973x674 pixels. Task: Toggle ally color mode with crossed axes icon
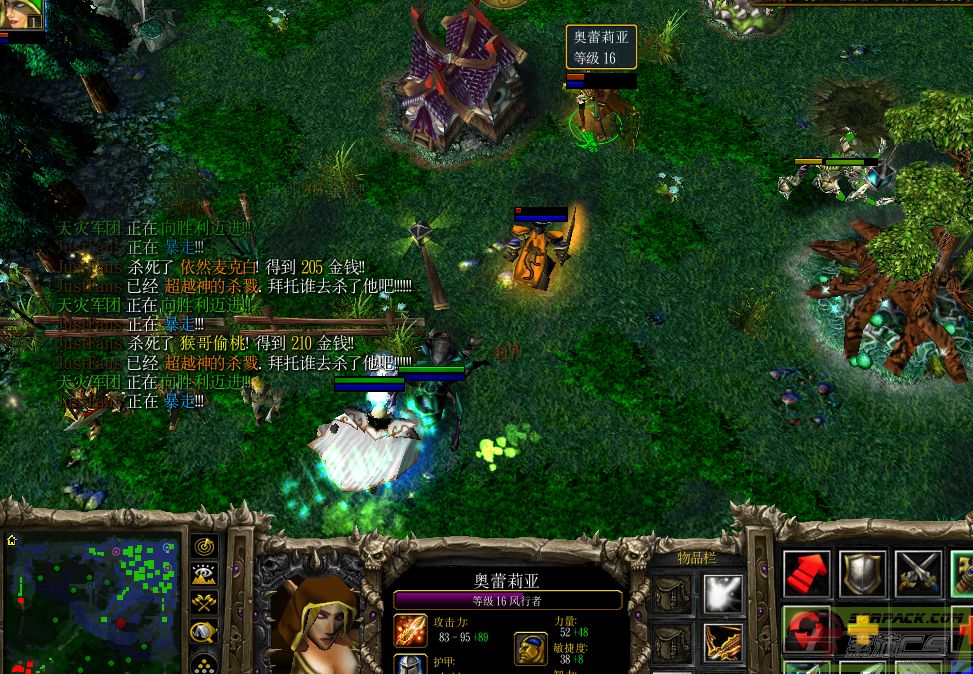(204, 603)
